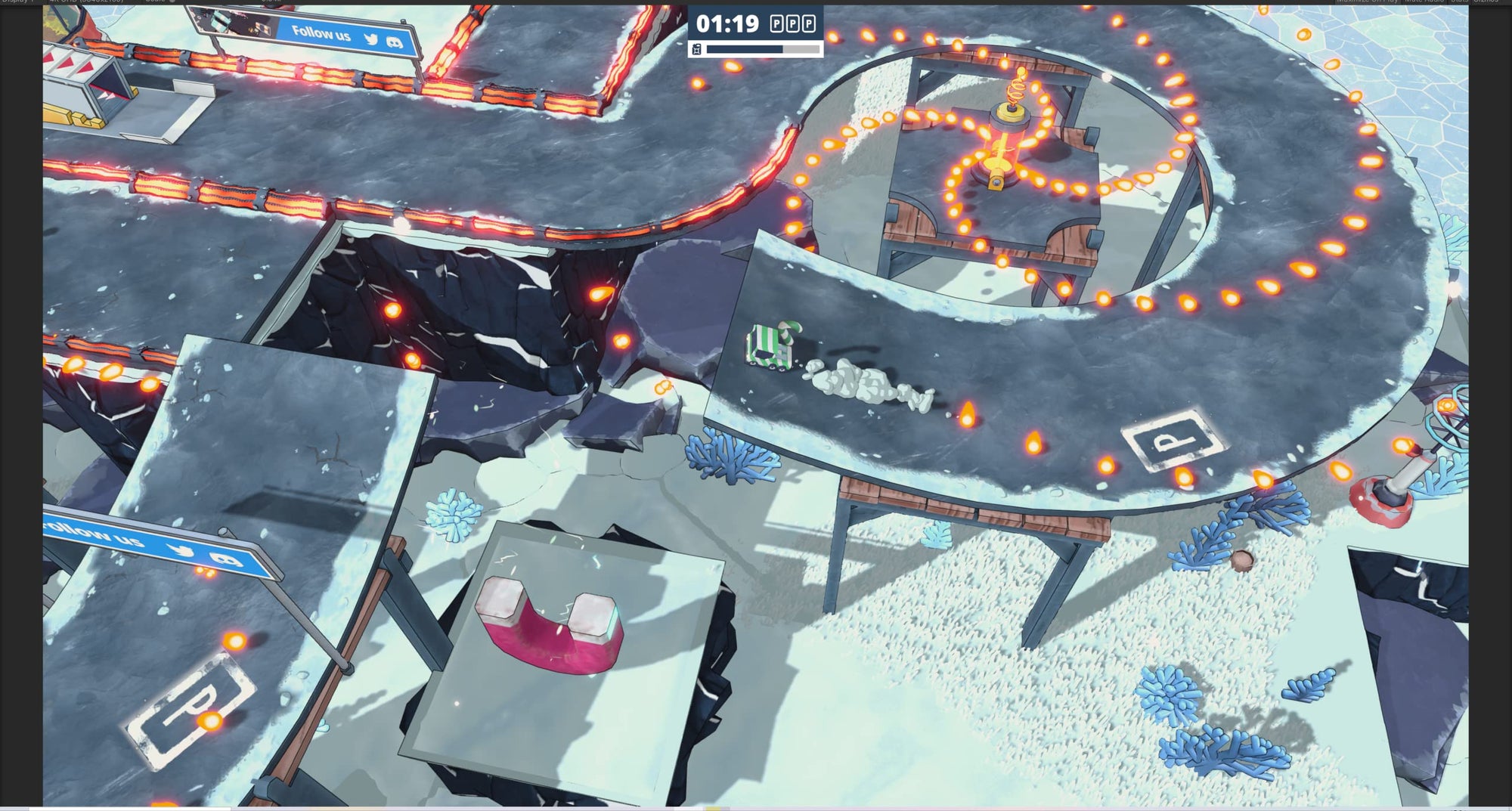Click the Discord icon on the upper Follow us sign
The image size is (1512, 811).
pyautogui.click(x=395, y=42)
